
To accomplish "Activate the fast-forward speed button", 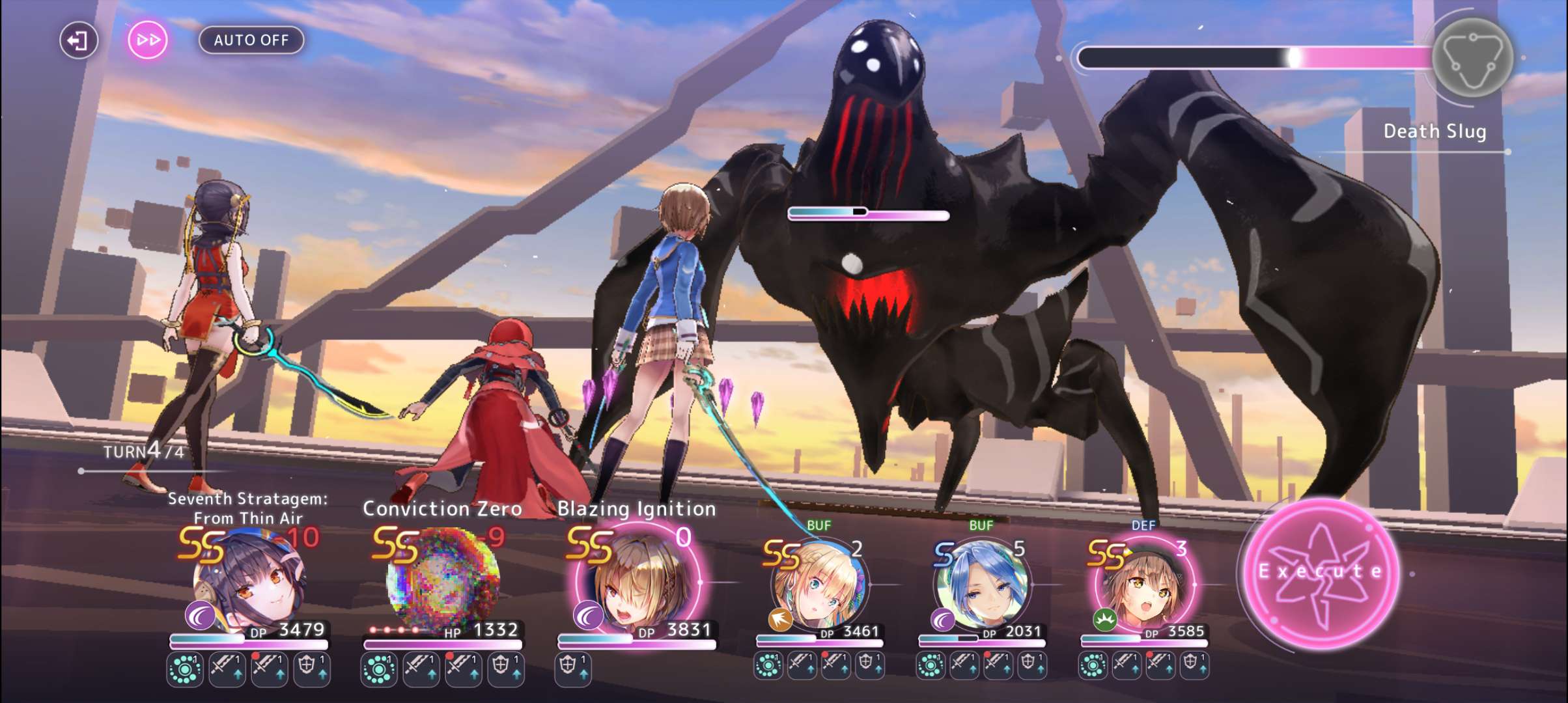I will click(148, 40).
